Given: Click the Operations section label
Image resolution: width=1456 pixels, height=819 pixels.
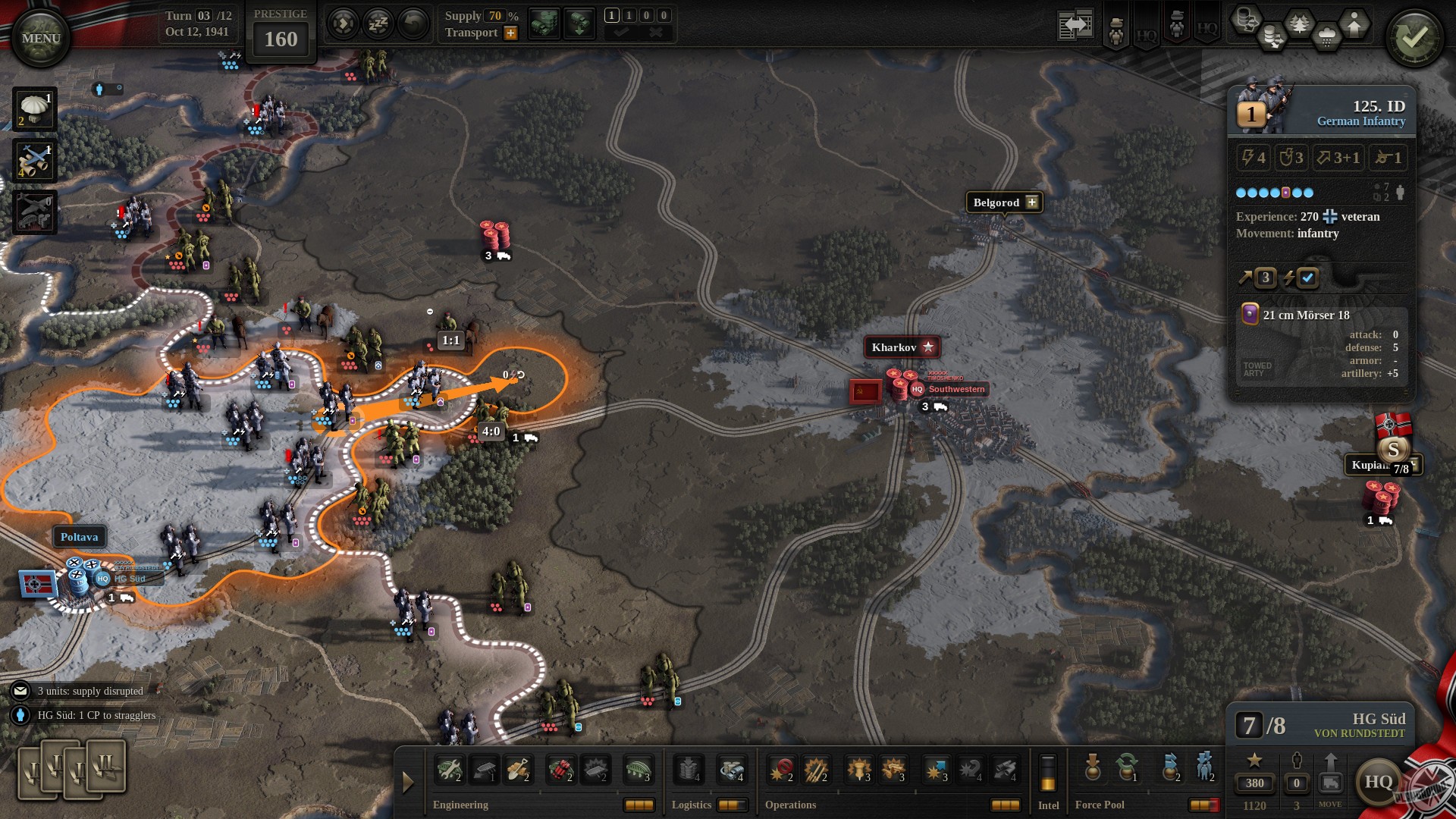Looking at the screenshot, I should point(791,805).
